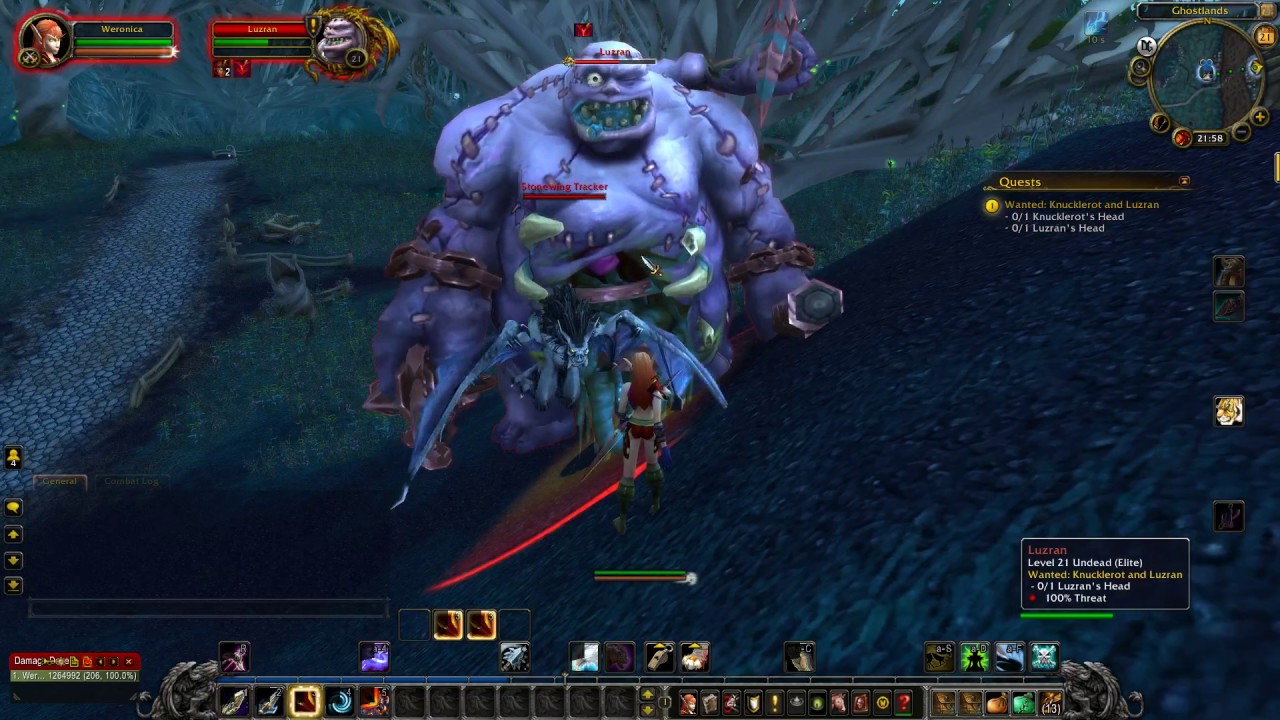The height and width of the screenshot is (720, 1280).
Task: Activate the blue swirl ability in slot 4
Action: click(340, 702)
